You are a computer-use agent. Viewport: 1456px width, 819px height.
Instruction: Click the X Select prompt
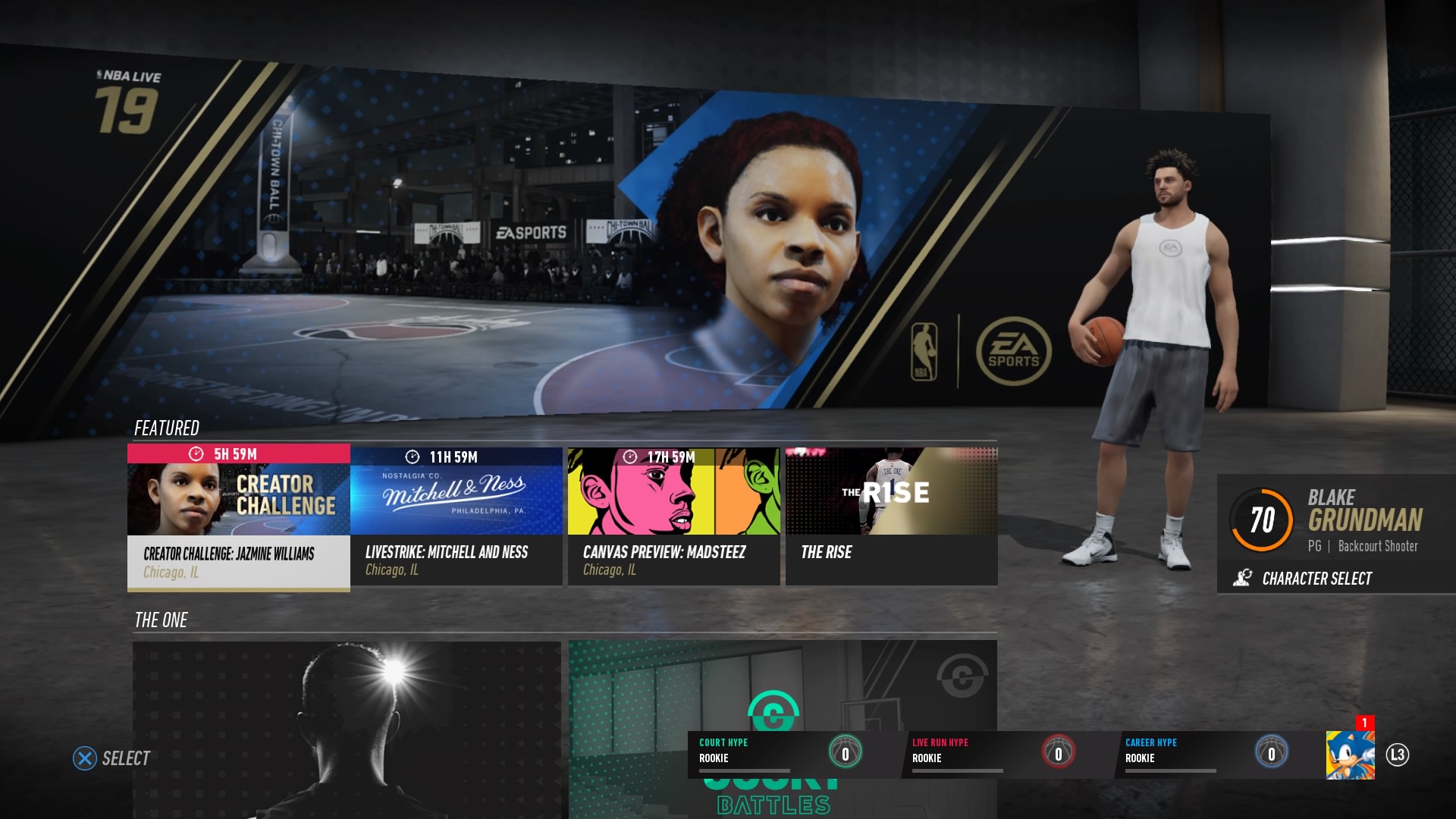point(86,758)
